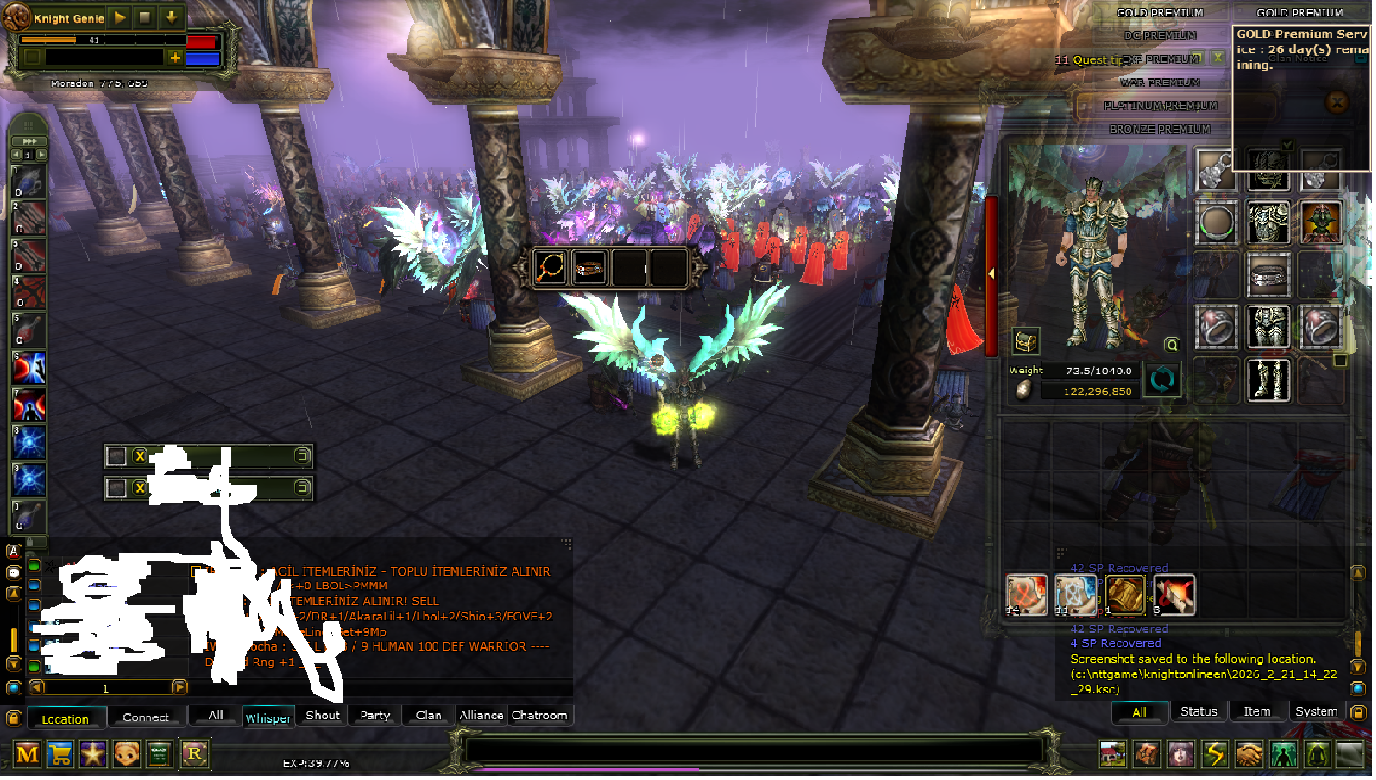This screenshot has height=780, width=1376.
Task: Open the yellow M menu icon
Action: coord(27,754)
